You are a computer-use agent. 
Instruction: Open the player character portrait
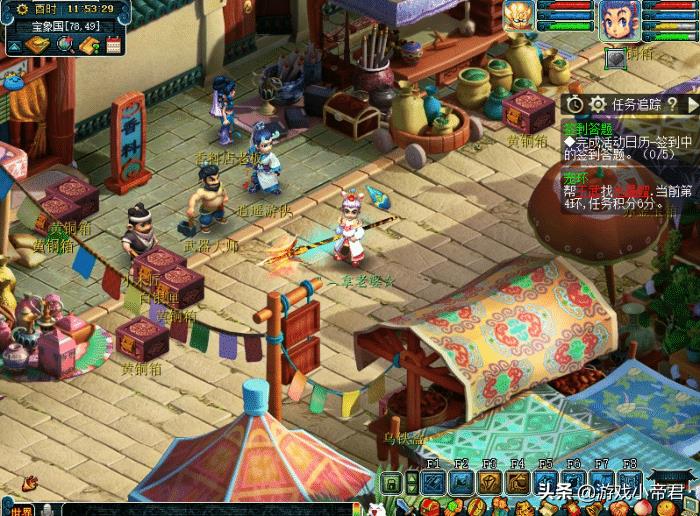click(x=618, y=18)
